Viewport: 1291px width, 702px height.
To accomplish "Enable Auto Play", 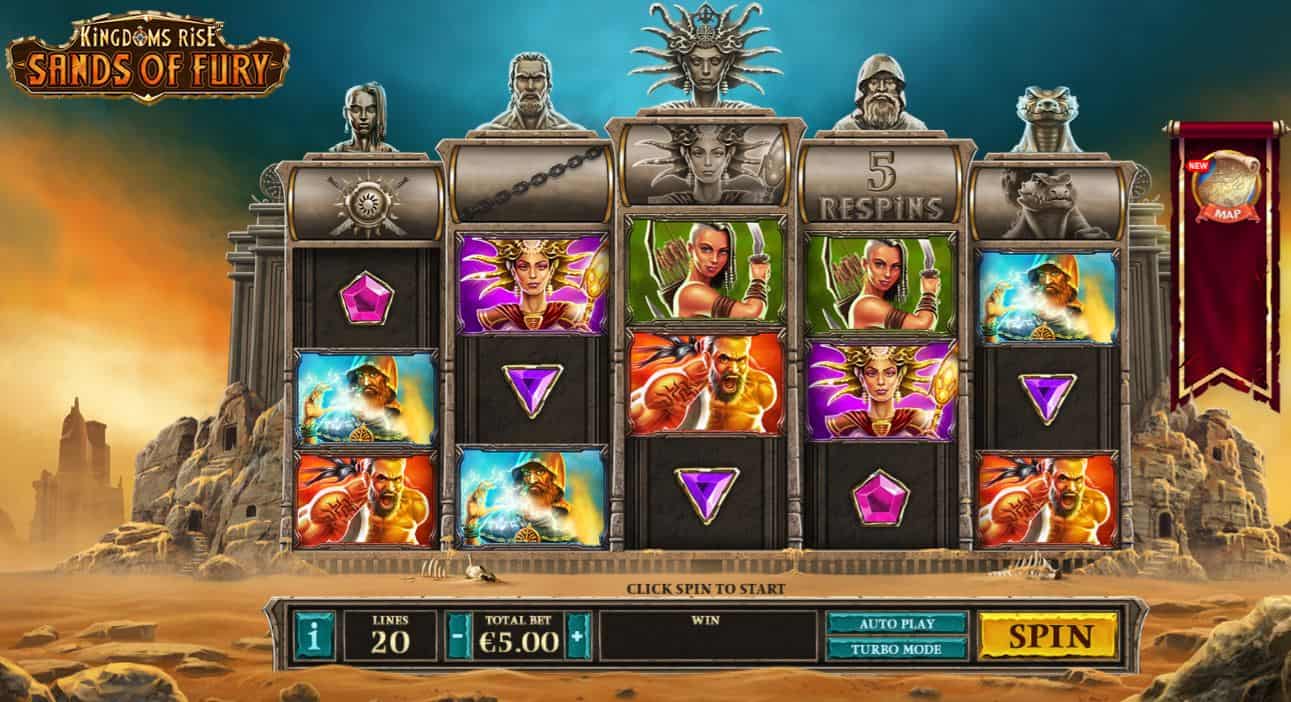I will [x=896, y=623].
